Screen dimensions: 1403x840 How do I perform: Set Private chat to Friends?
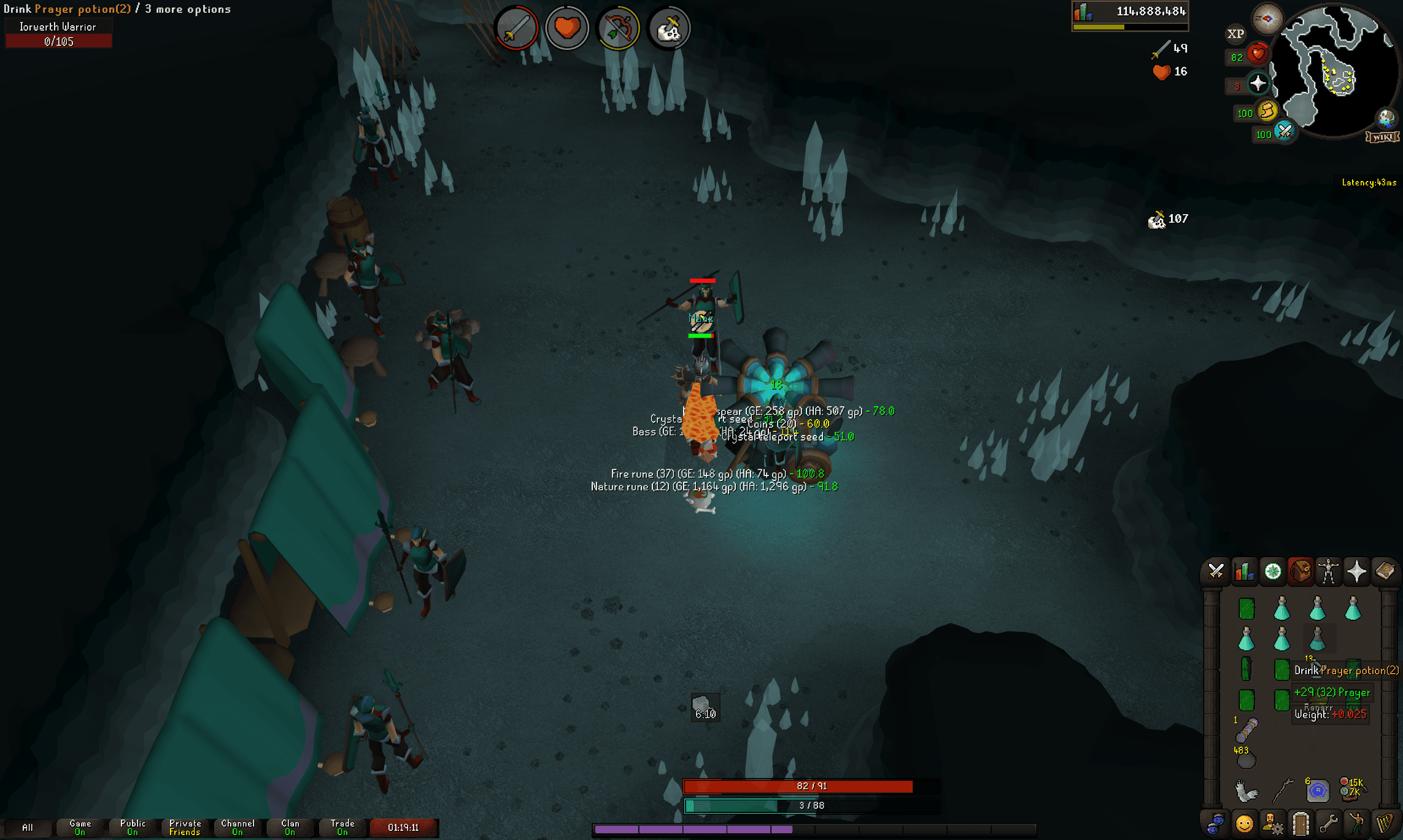[184, 827]
